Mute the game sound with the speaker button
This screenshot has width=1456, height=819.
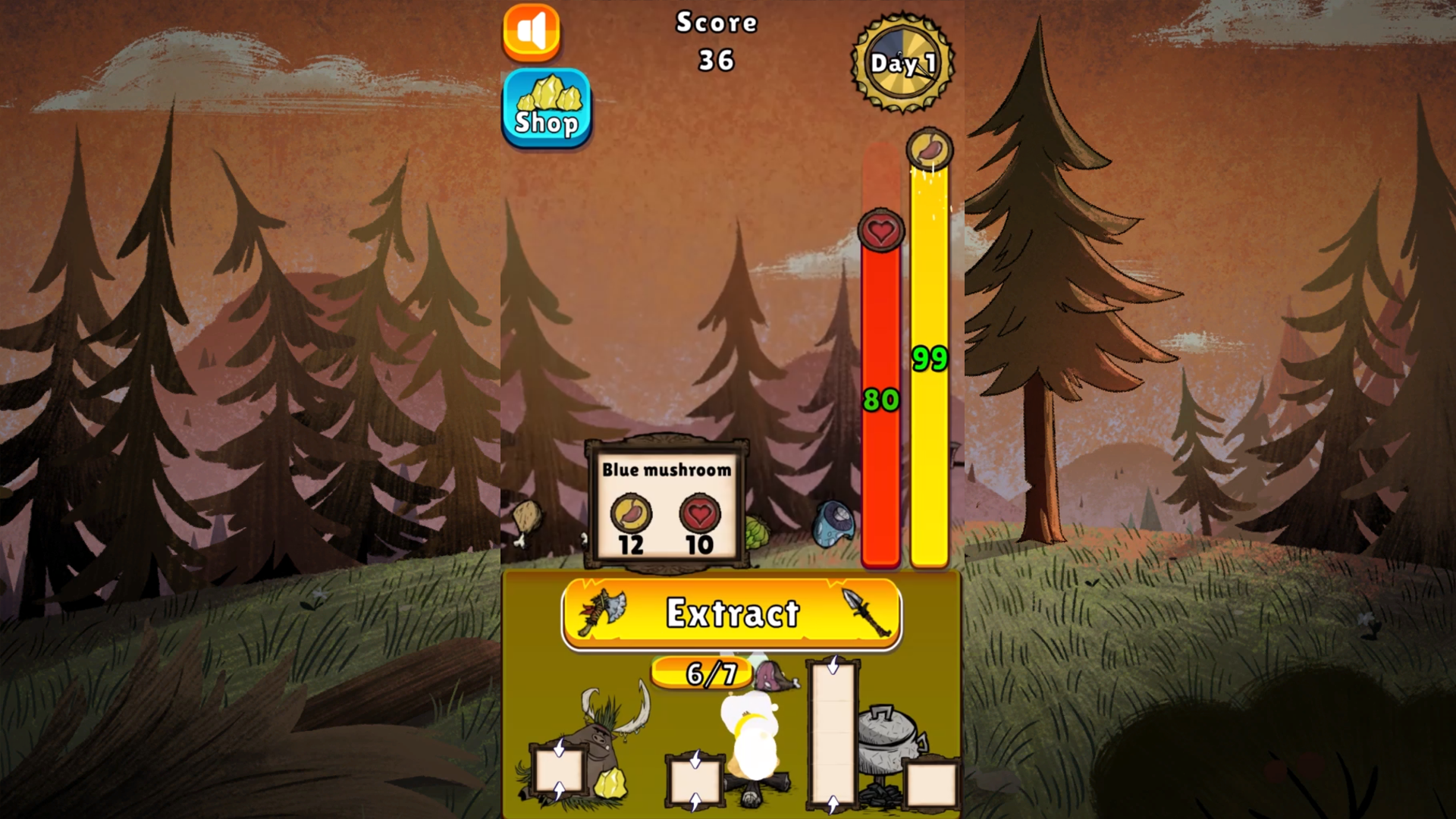531,32
